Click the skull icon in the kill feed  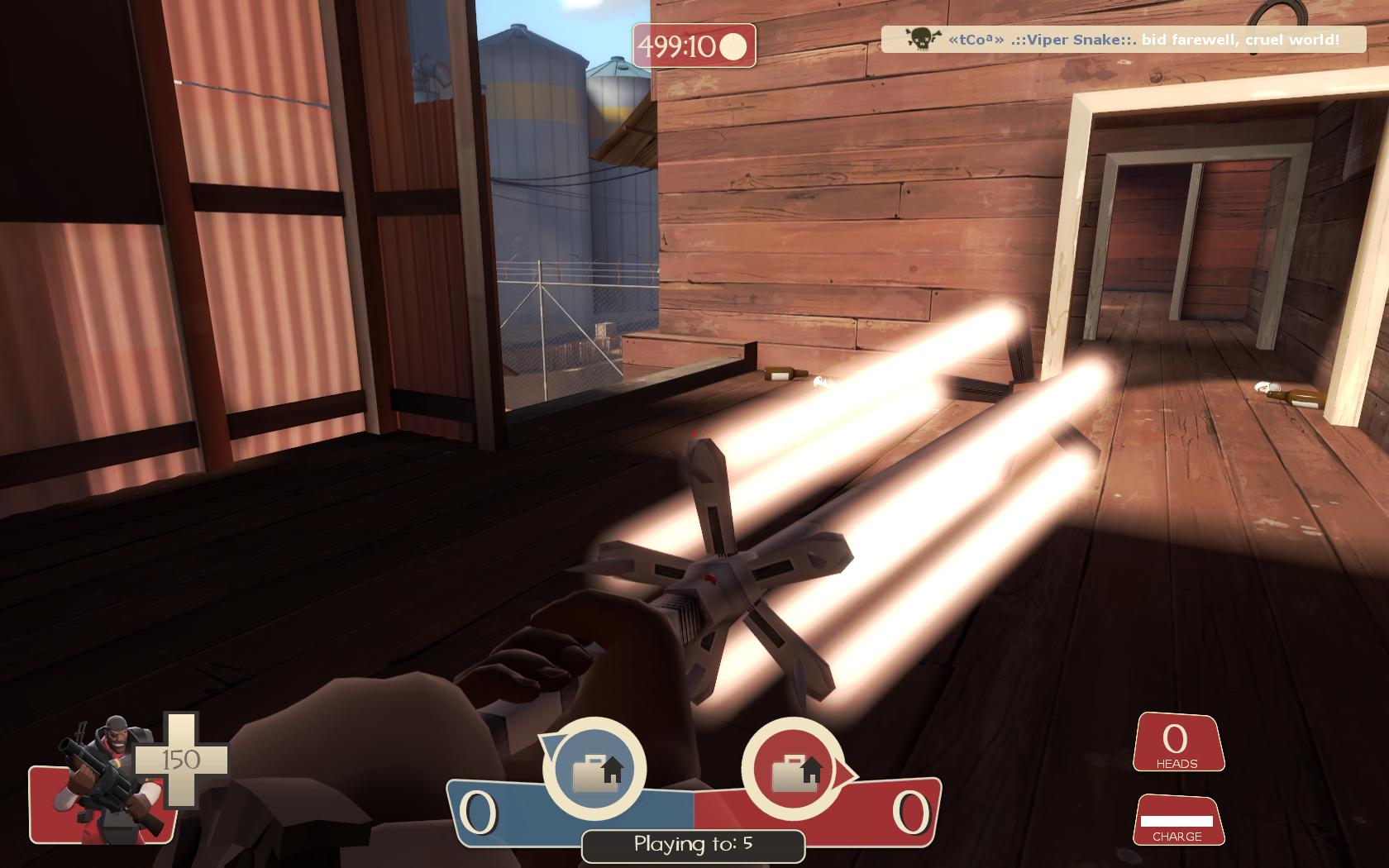coord(921,39)
